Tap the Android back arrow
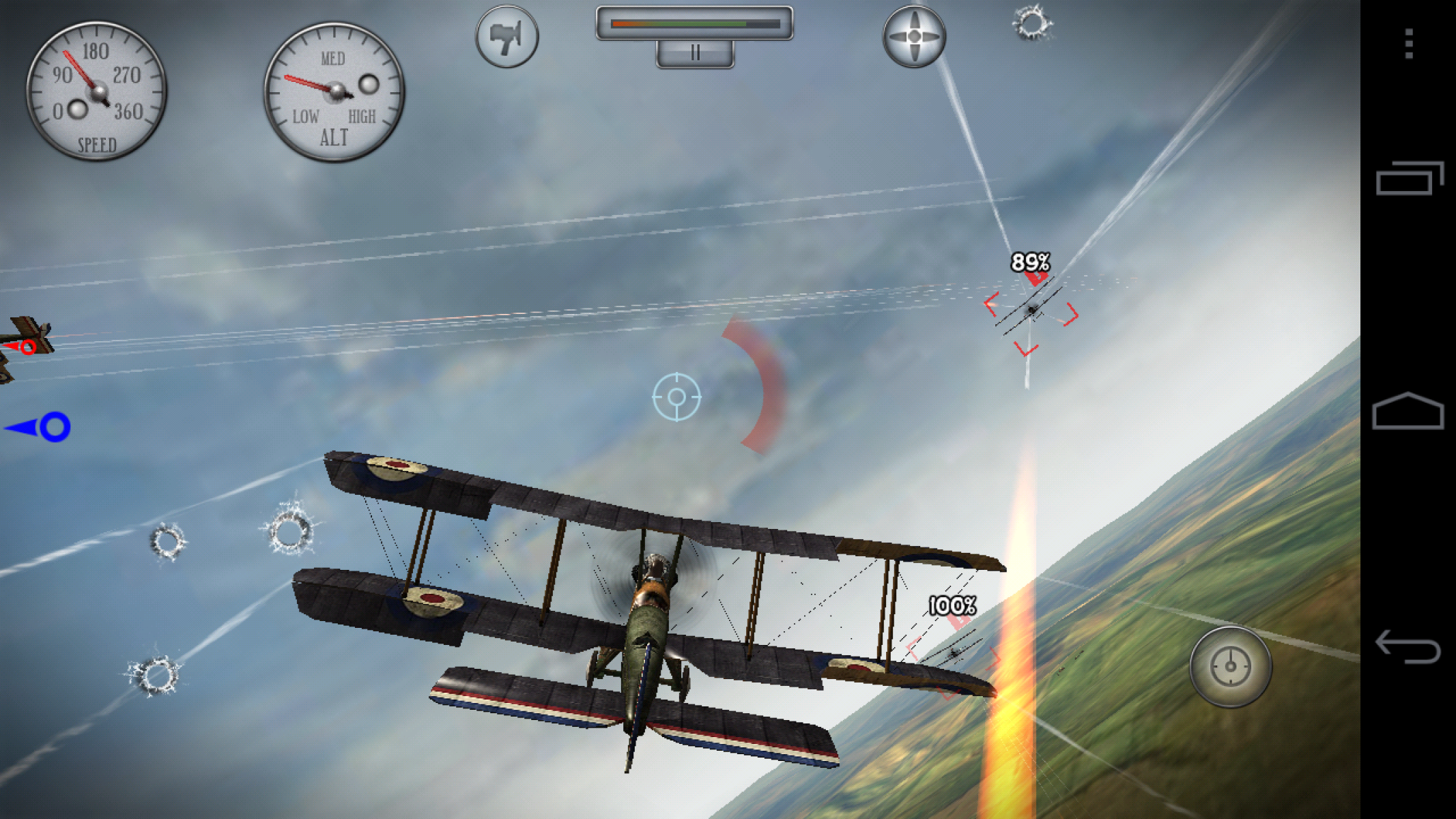 1408,646
